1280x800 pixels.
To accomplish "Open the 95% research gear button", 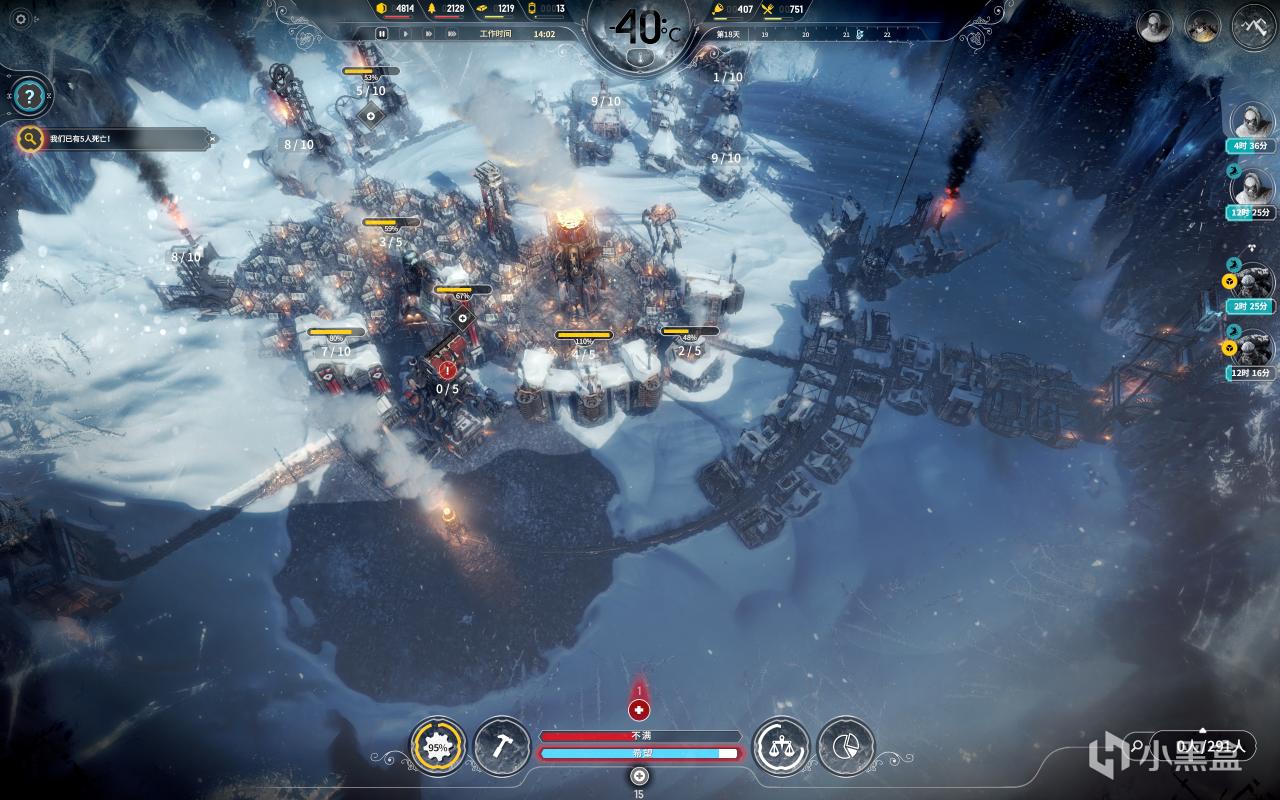I will point(438,746).
